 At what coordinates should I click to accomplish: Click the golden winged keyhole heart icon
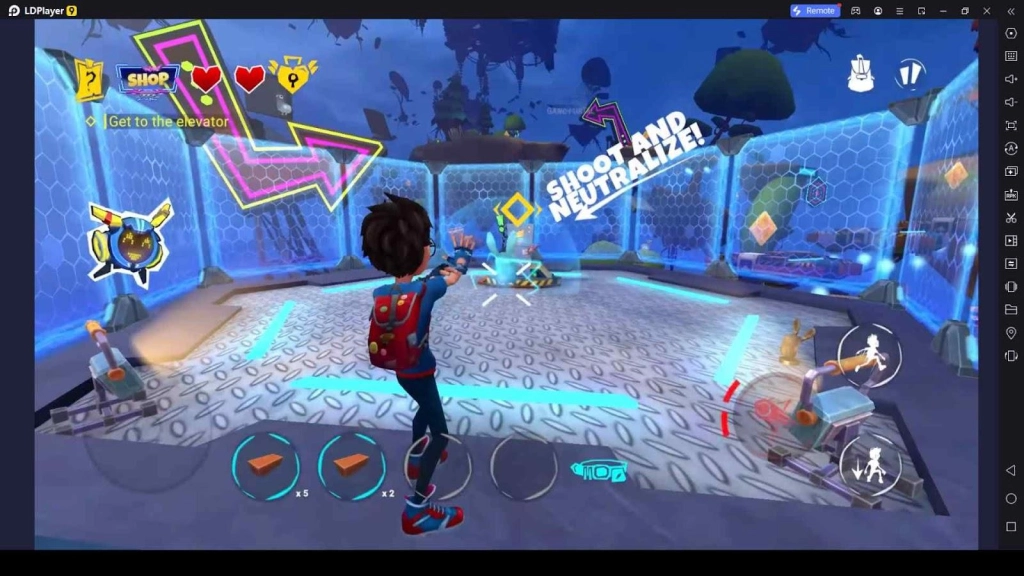[x=293, y=75]
